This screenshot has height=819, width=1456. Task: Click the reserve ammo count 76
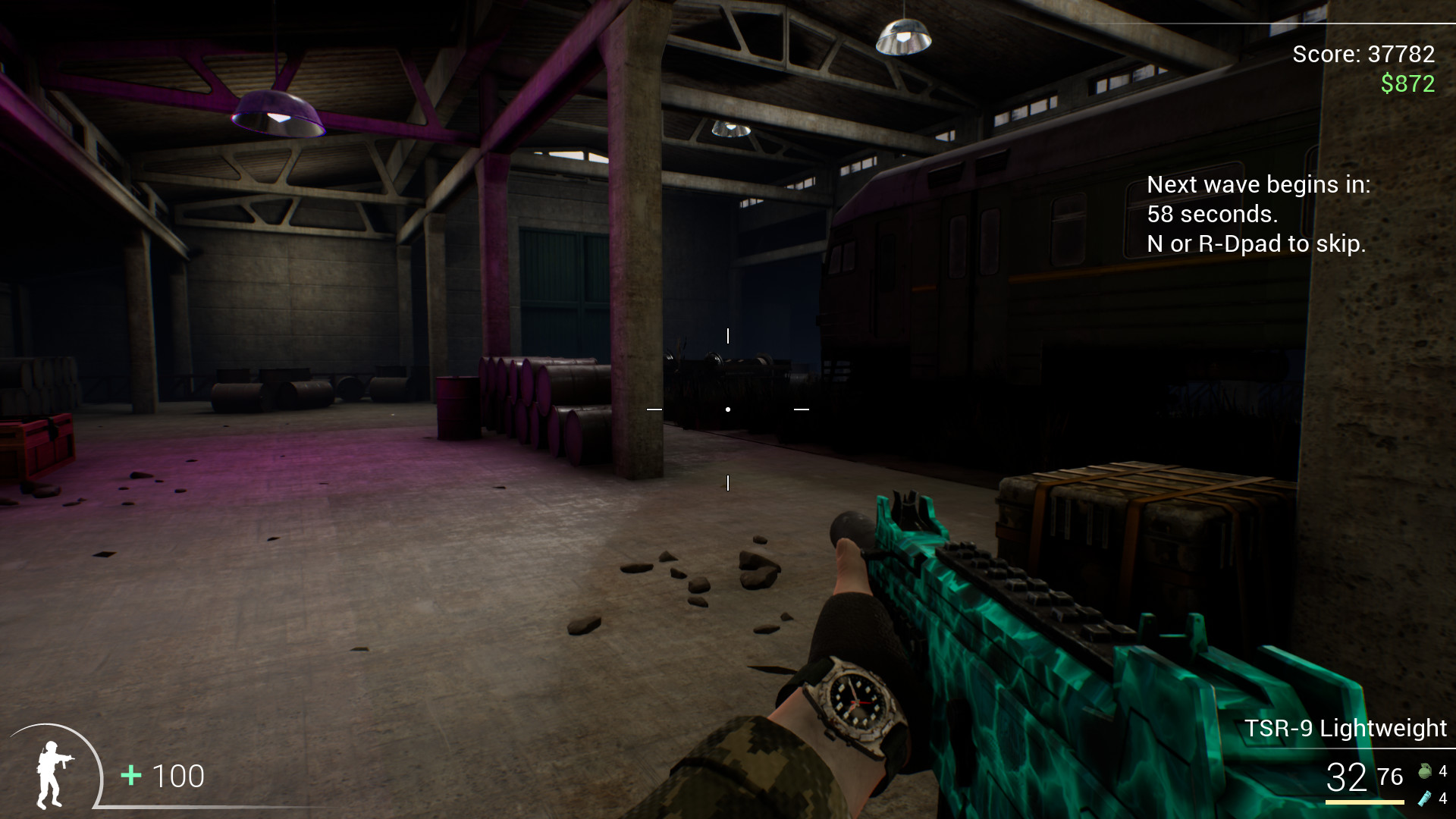point(1392,777)
